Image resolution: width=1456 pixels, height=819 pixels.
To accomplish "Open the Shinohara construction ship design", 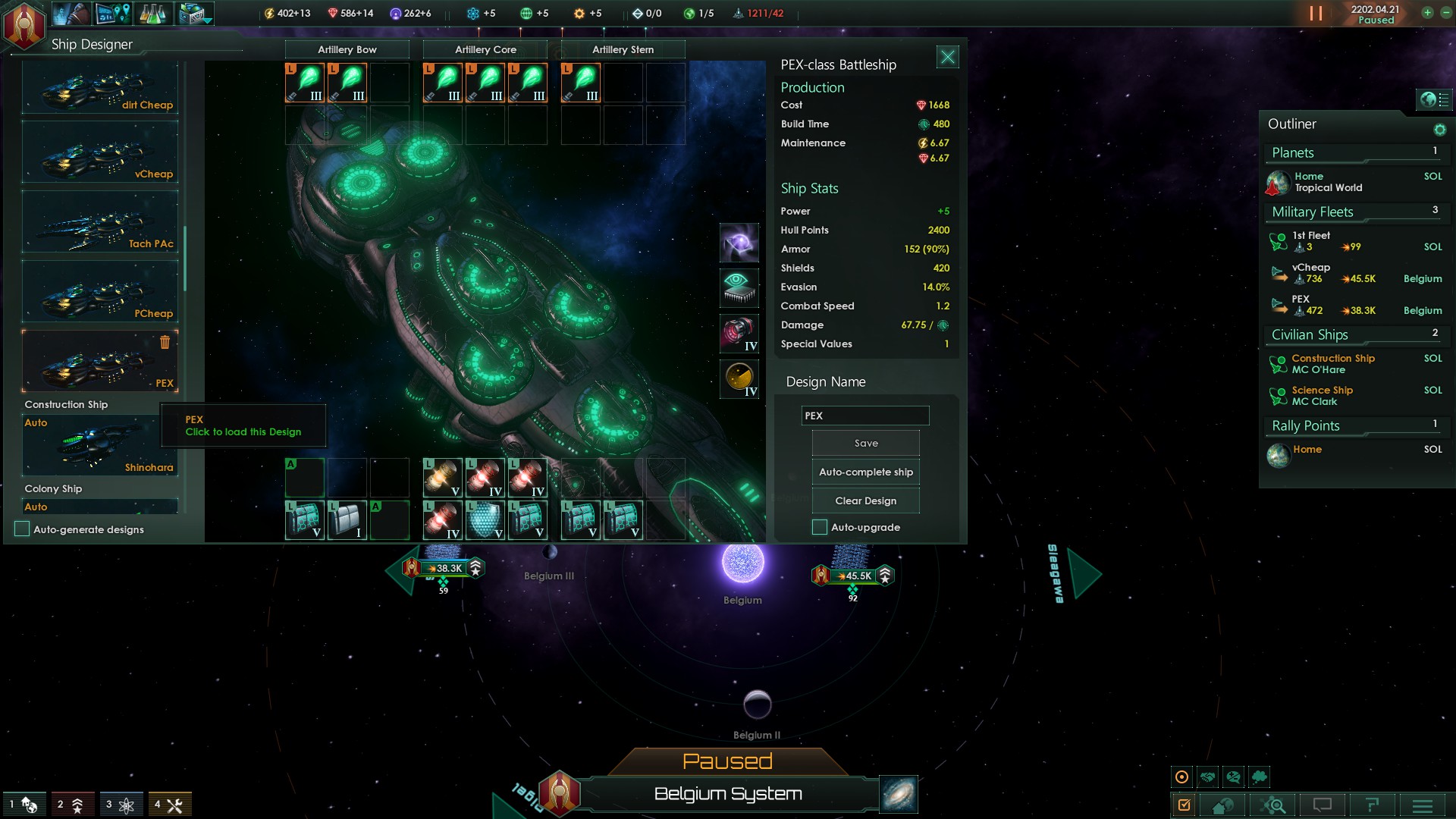I will pyautogui.click(x=100, y=446).
